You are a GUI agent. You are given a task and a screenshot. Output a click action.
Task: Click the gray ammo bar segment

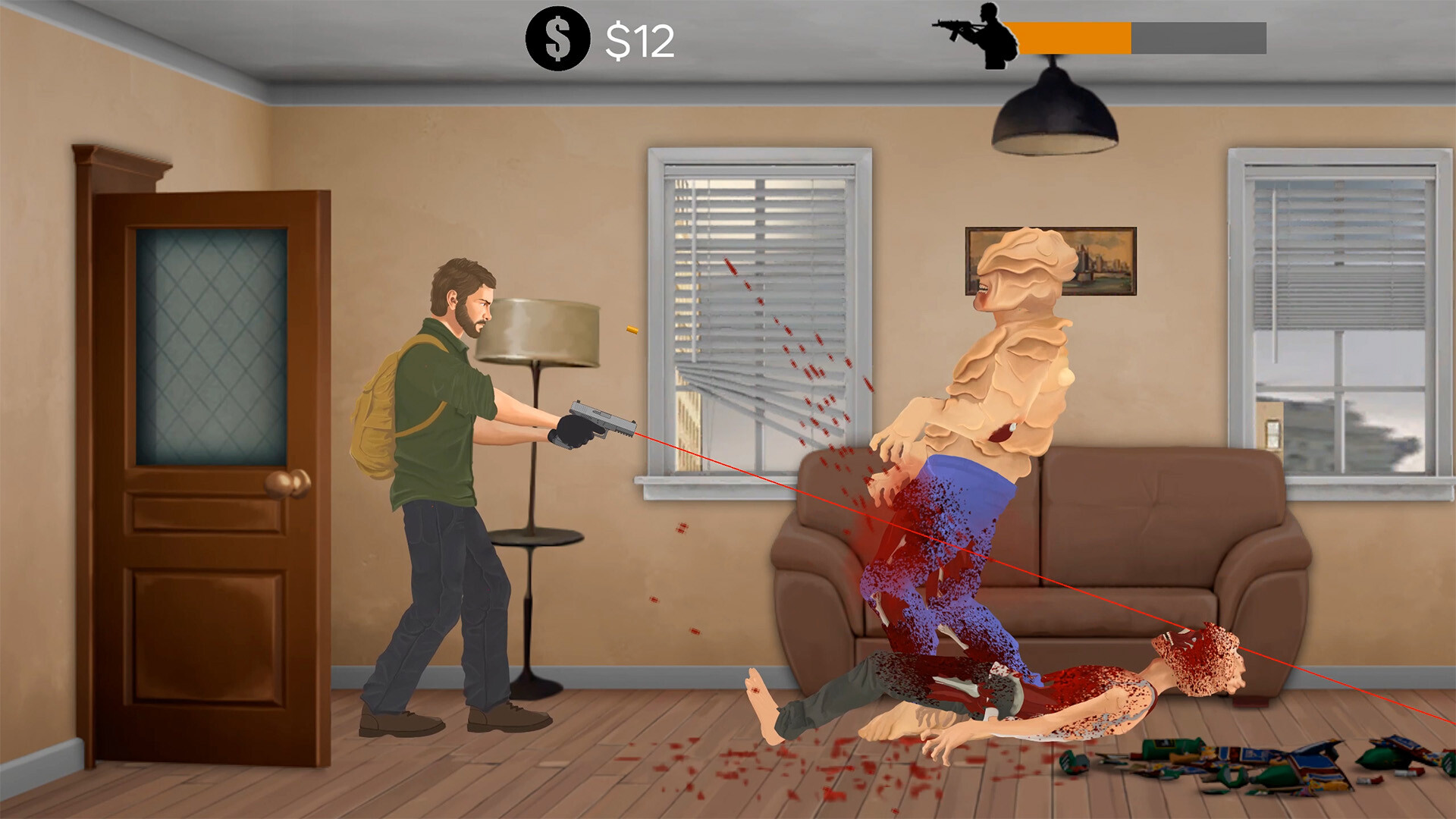[1198, 33]
